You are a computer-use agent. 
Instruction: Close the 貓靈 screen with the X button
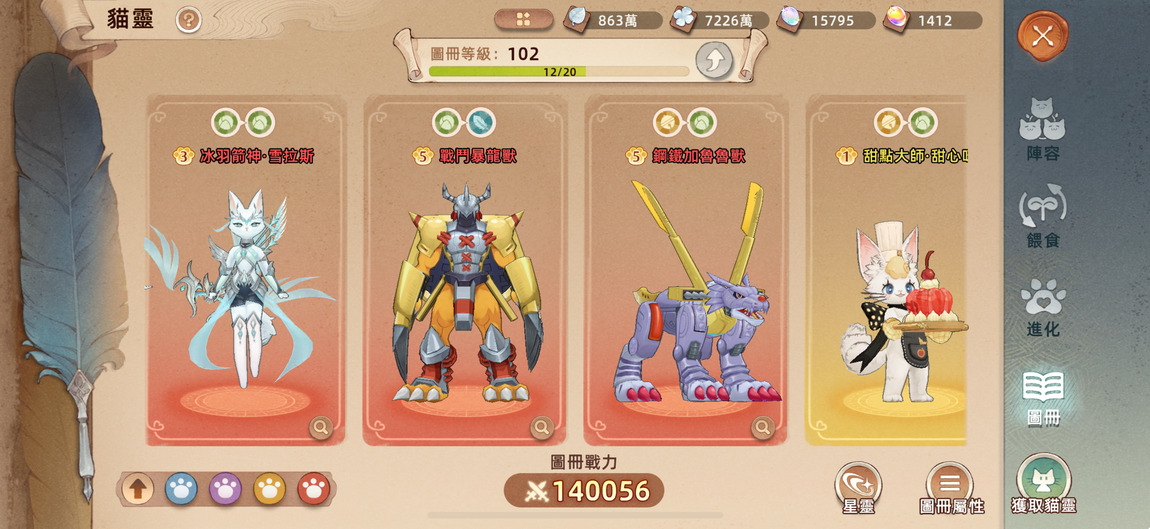coord(1043,37)
